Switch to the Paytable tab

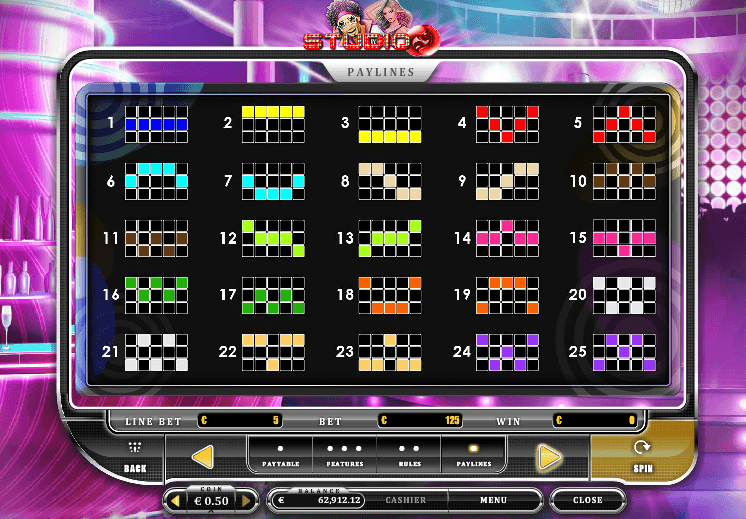(280, 455)
